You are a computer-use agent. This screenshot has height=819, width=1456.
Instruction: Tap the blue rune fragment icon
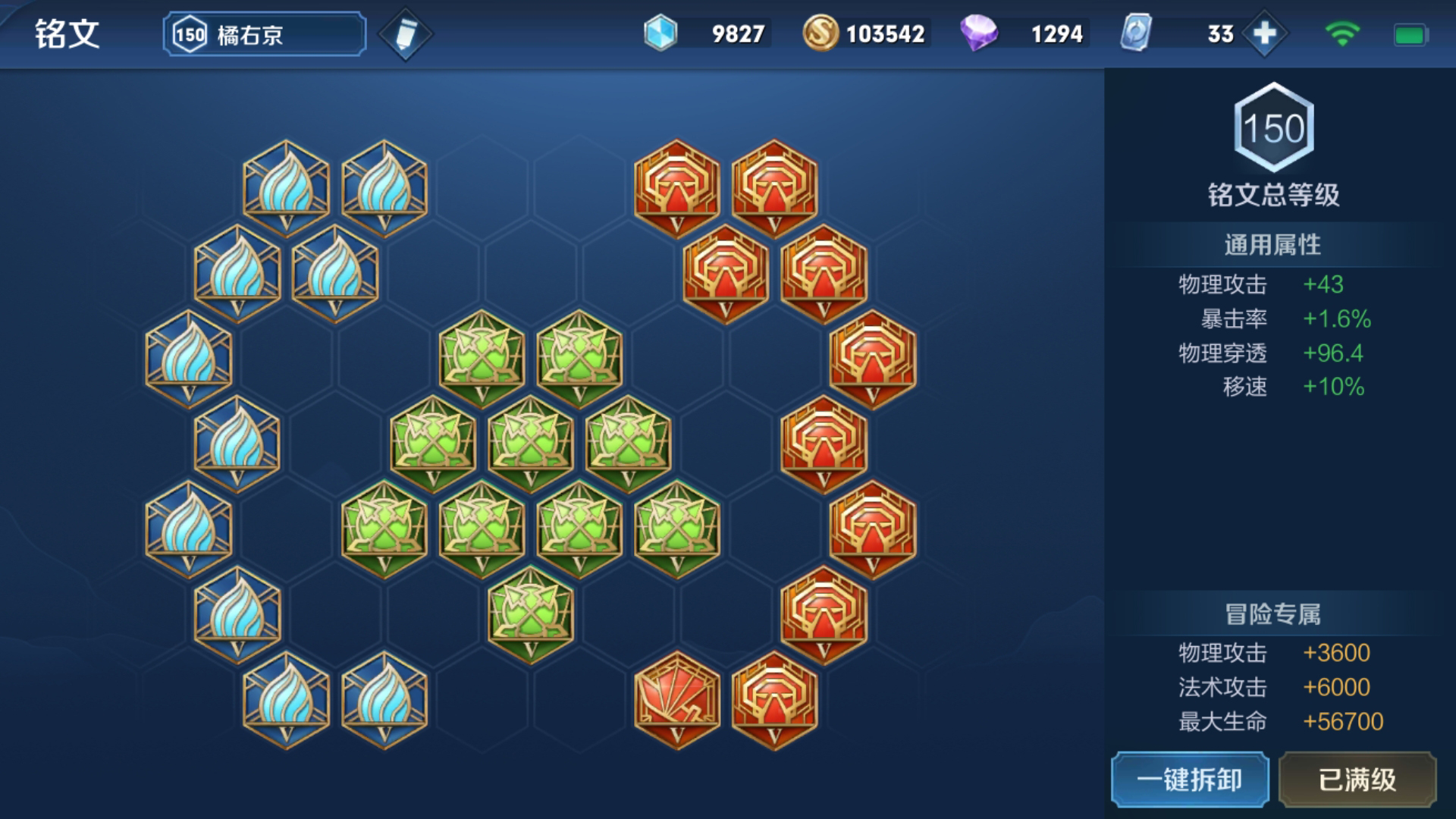(x=661, y=34)
